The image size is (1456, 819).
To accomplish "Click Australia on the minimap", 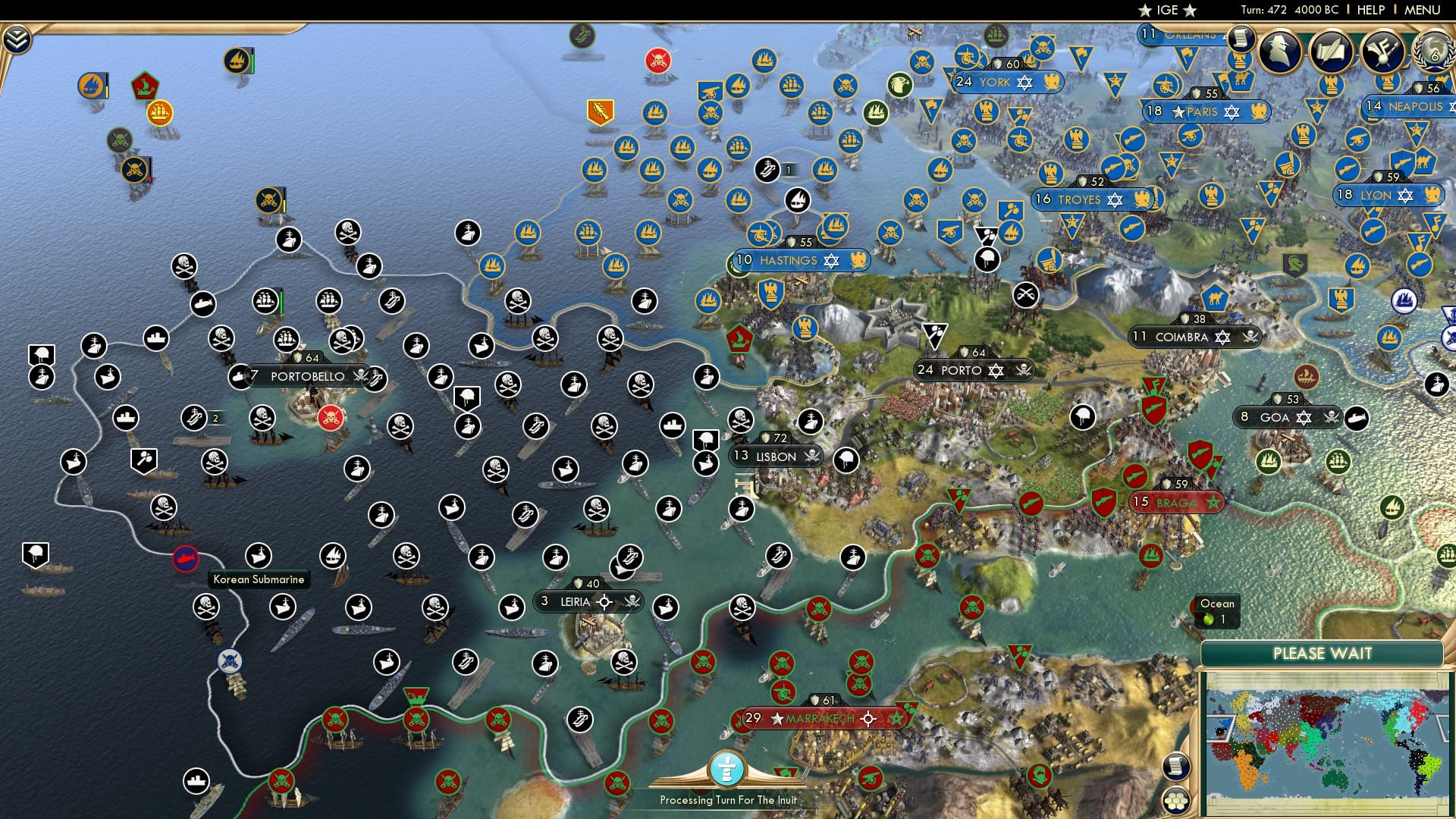I will (x=1335, y=779).
